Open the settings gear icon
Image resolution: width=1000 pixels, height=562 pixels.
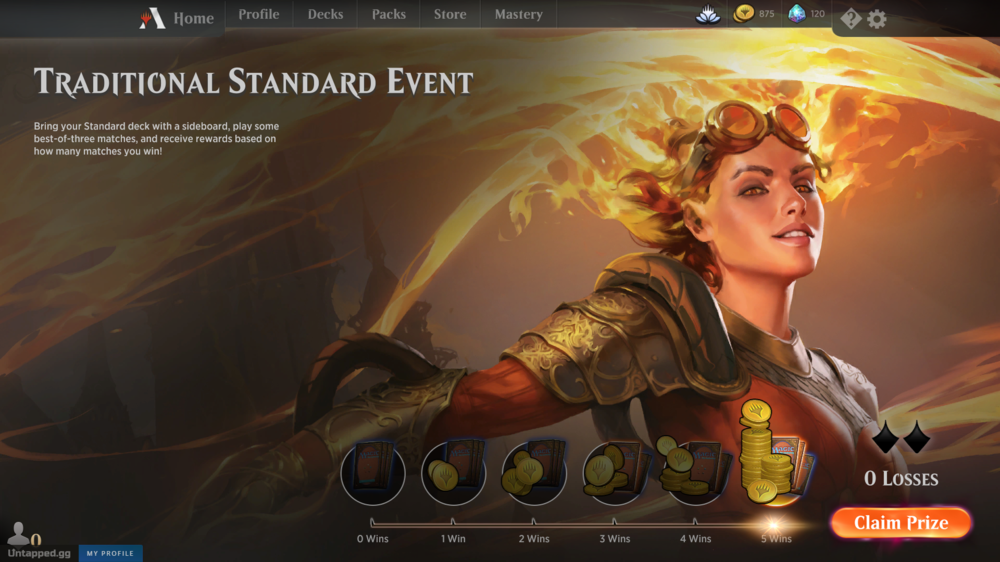tap(877, 19)
